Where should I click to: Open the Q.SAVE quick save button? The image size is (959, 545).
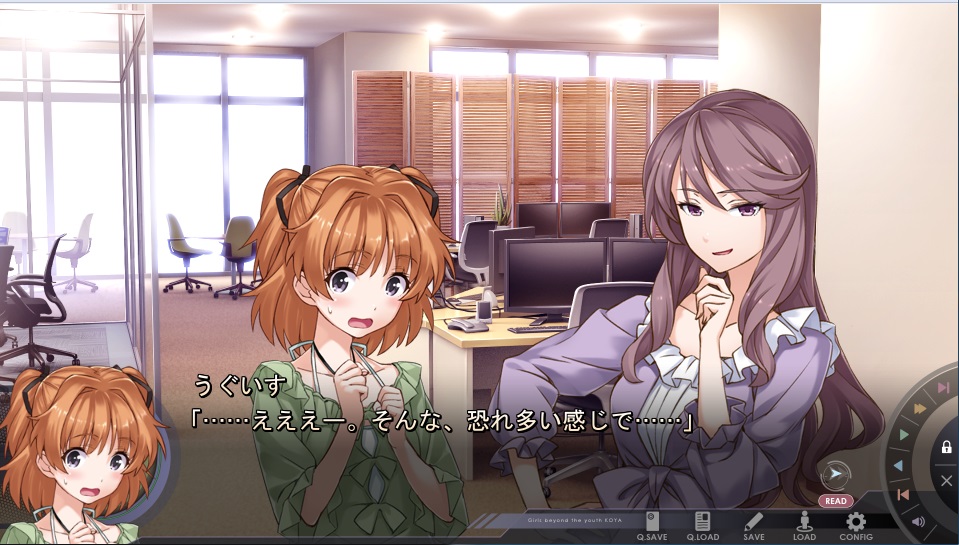click(x=652, y=524)
